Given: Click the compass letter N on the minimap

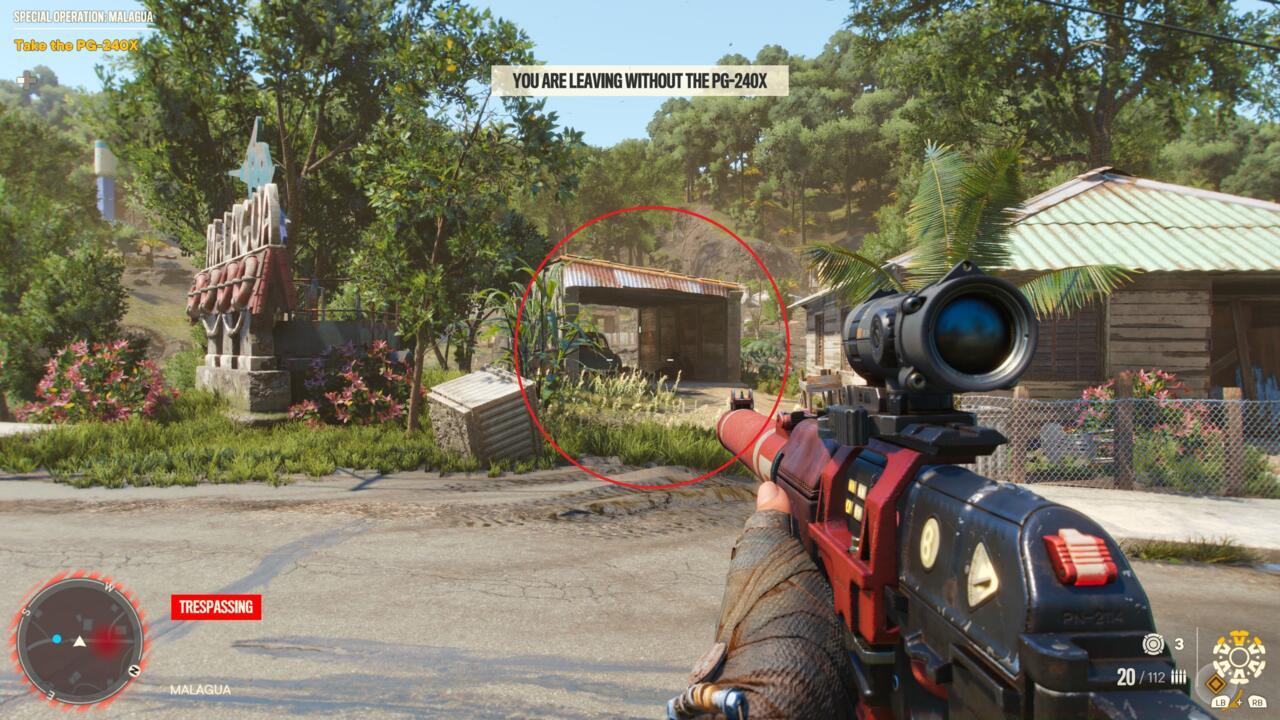Looking at the screenshot, I should click(x=133, y=669).
